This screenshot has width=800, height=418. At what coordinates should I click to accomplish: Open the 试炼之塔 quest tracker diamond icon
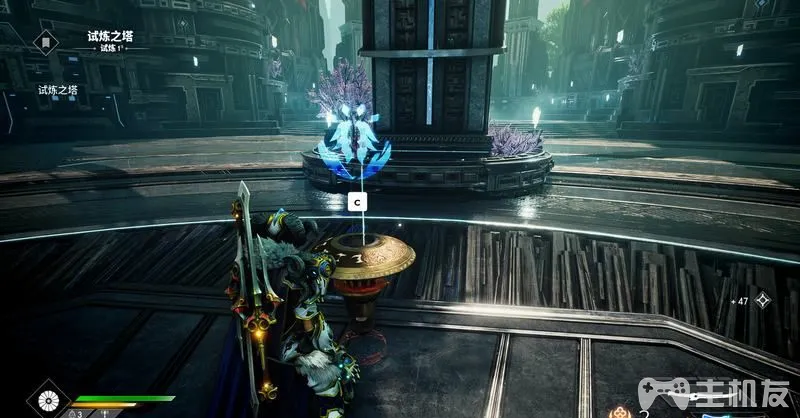point(44,42)
